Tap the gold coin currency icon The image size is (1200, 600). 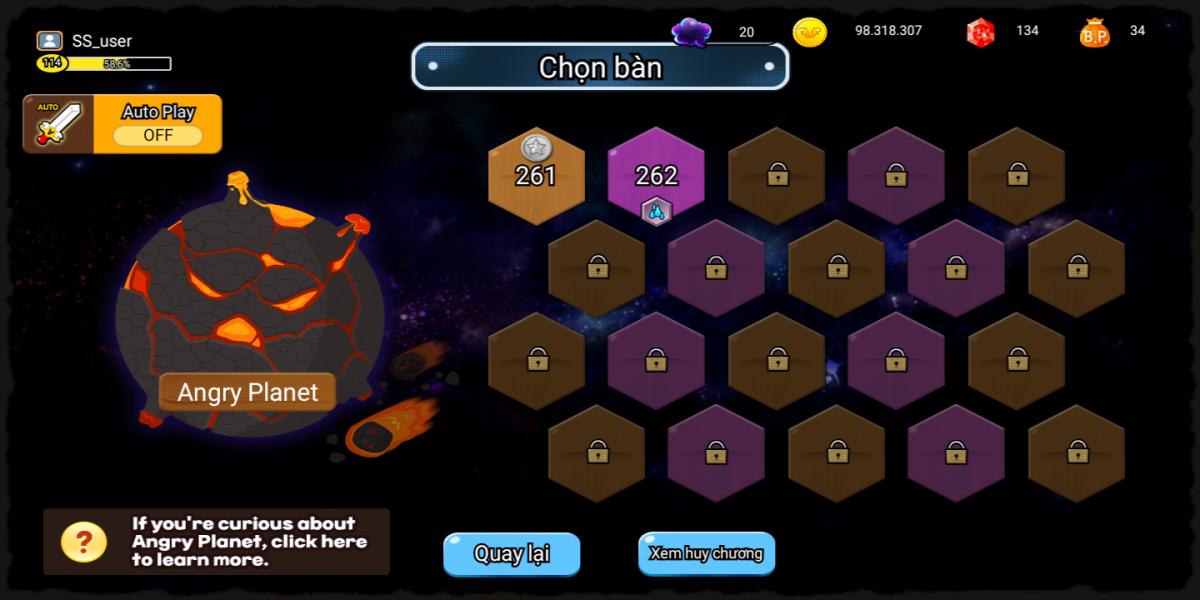click(809, 32)
